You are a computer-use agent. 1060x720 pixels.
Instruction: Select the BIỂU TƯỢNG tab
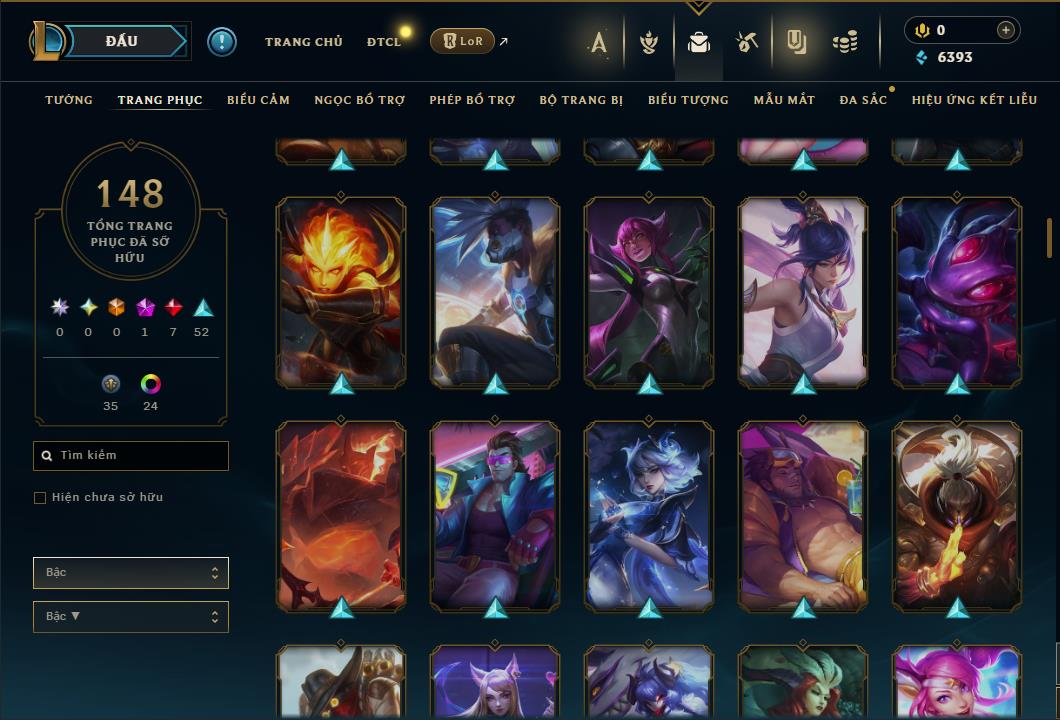[688, 100]
